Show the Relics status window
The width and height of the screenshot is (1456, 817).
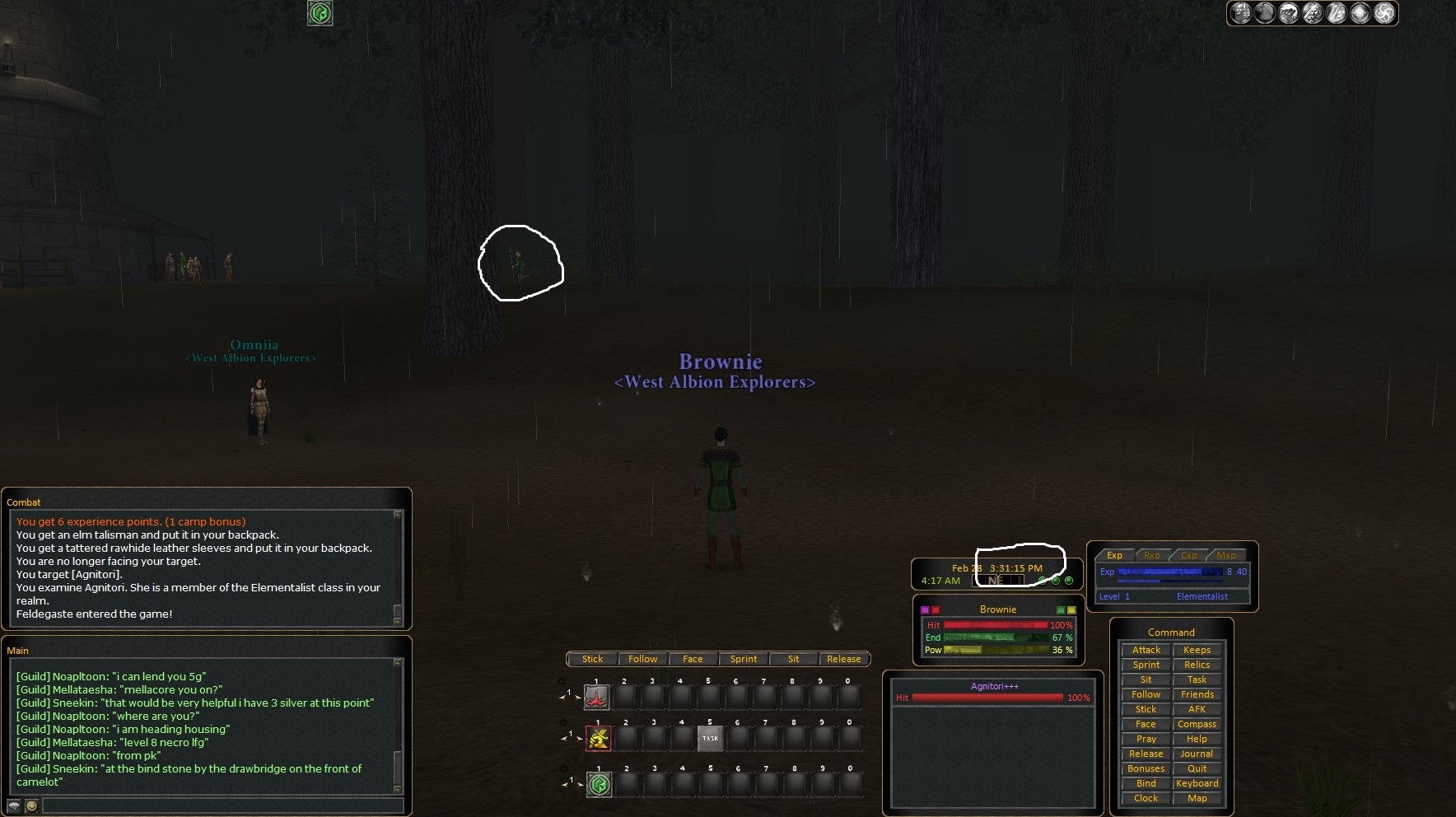click(x=1197, y=665)
